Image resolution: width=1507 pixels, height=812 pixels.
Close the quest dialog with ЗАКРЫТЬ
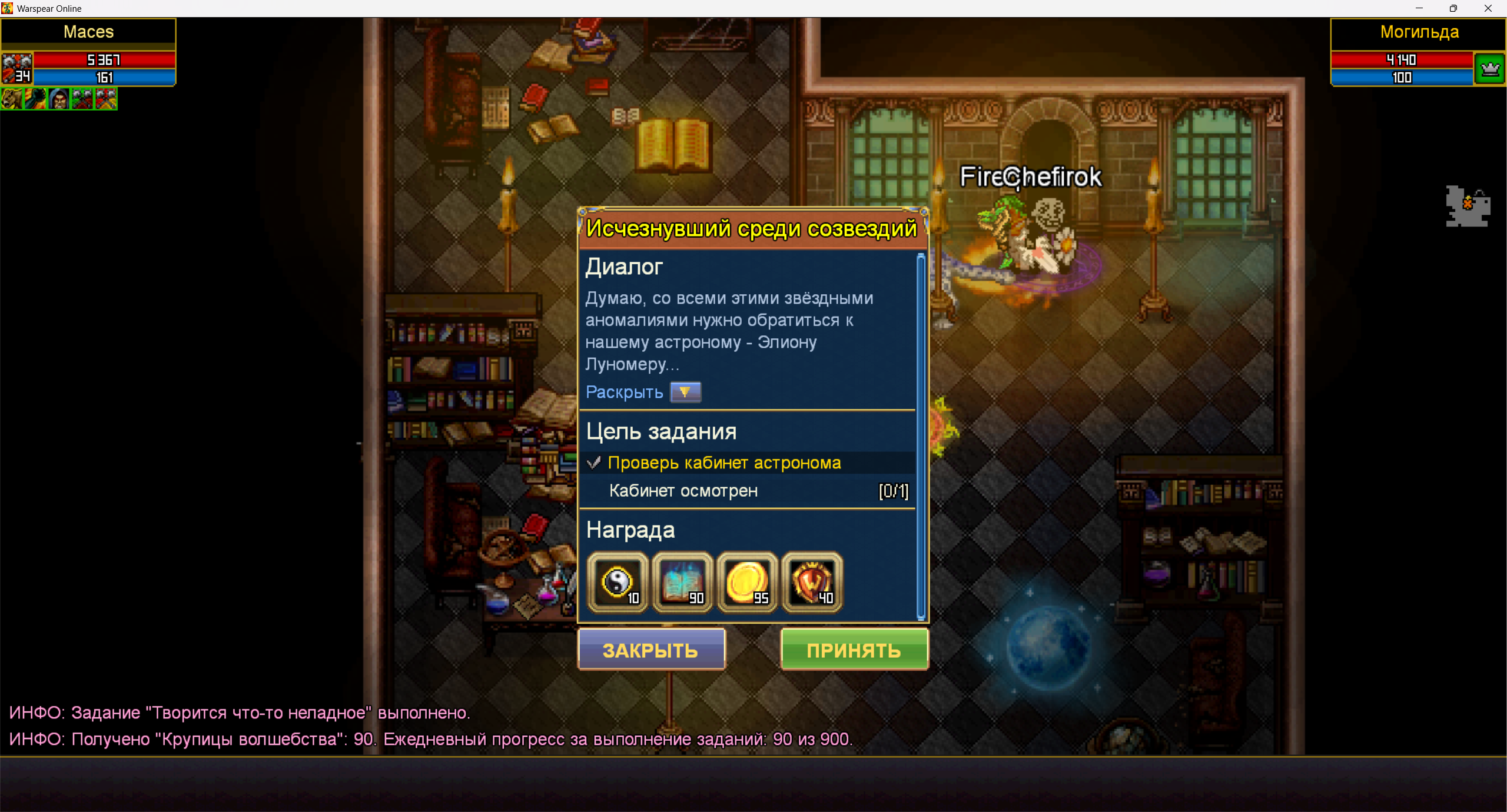(651, 650)
